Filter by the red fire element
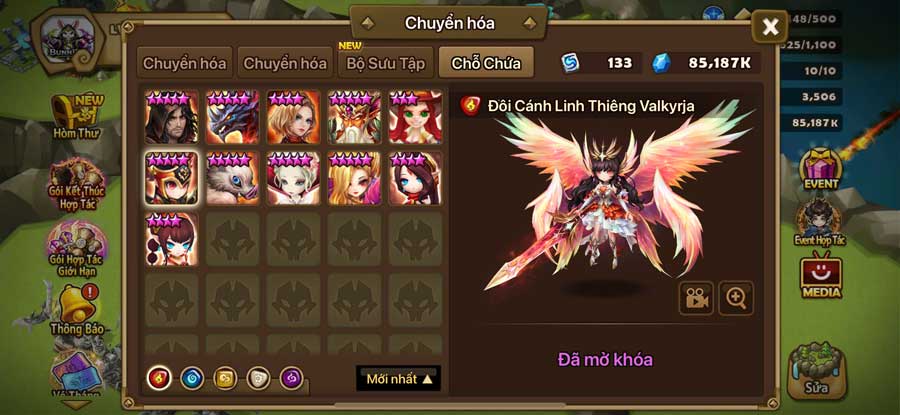 [158, 378]
